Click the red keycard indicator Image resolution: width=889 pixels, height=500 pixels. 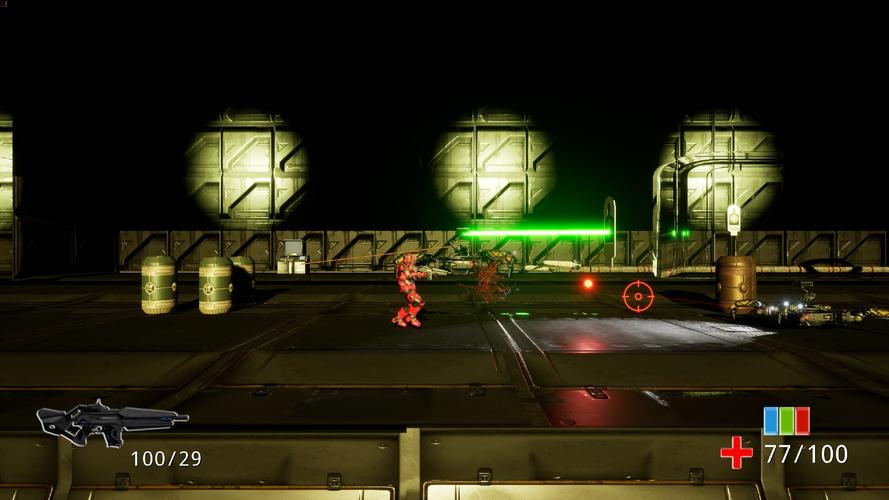pyautogui.click(x=801, y=420)
